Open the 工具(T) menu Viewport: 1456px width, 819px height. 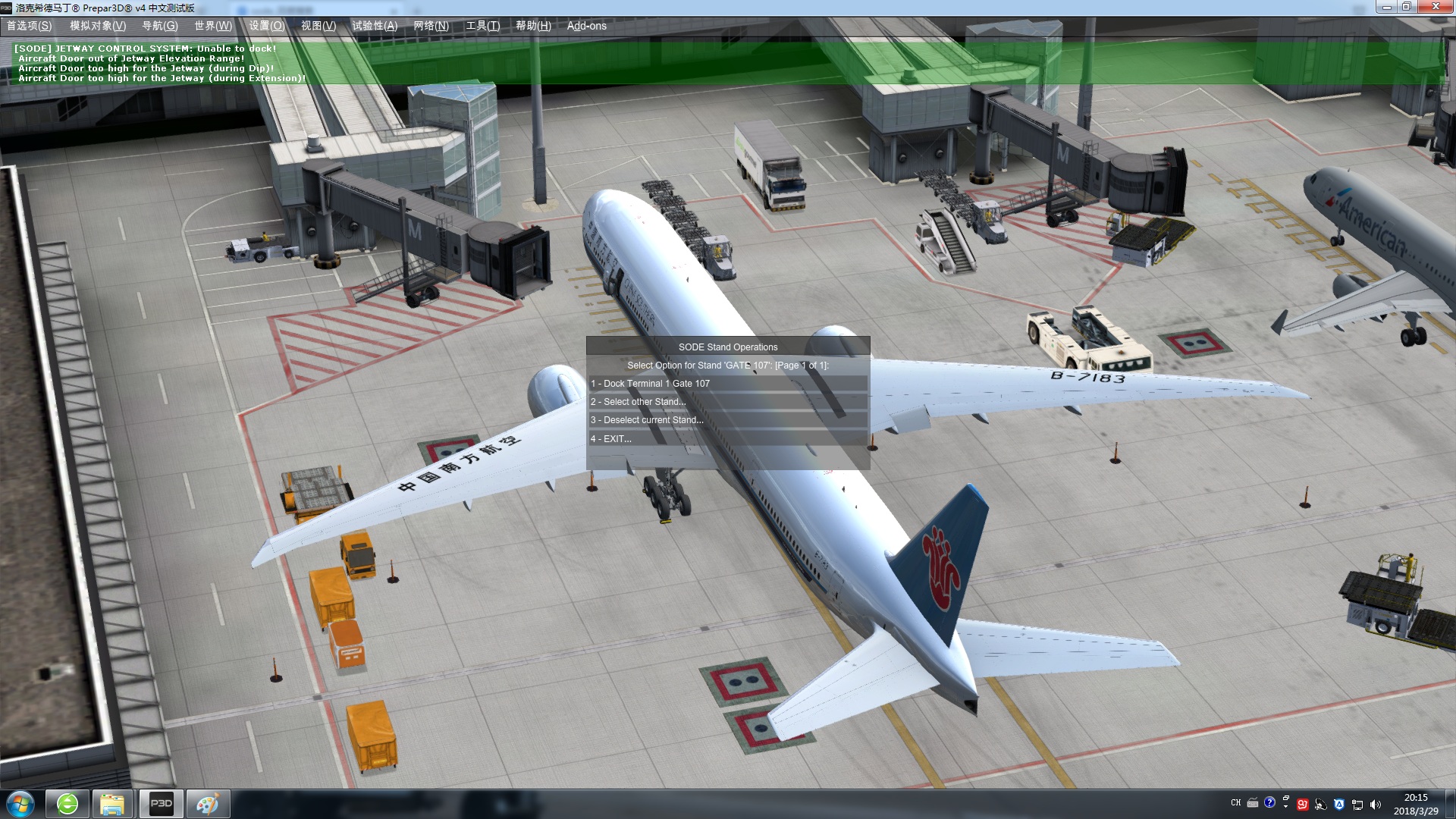483,26
